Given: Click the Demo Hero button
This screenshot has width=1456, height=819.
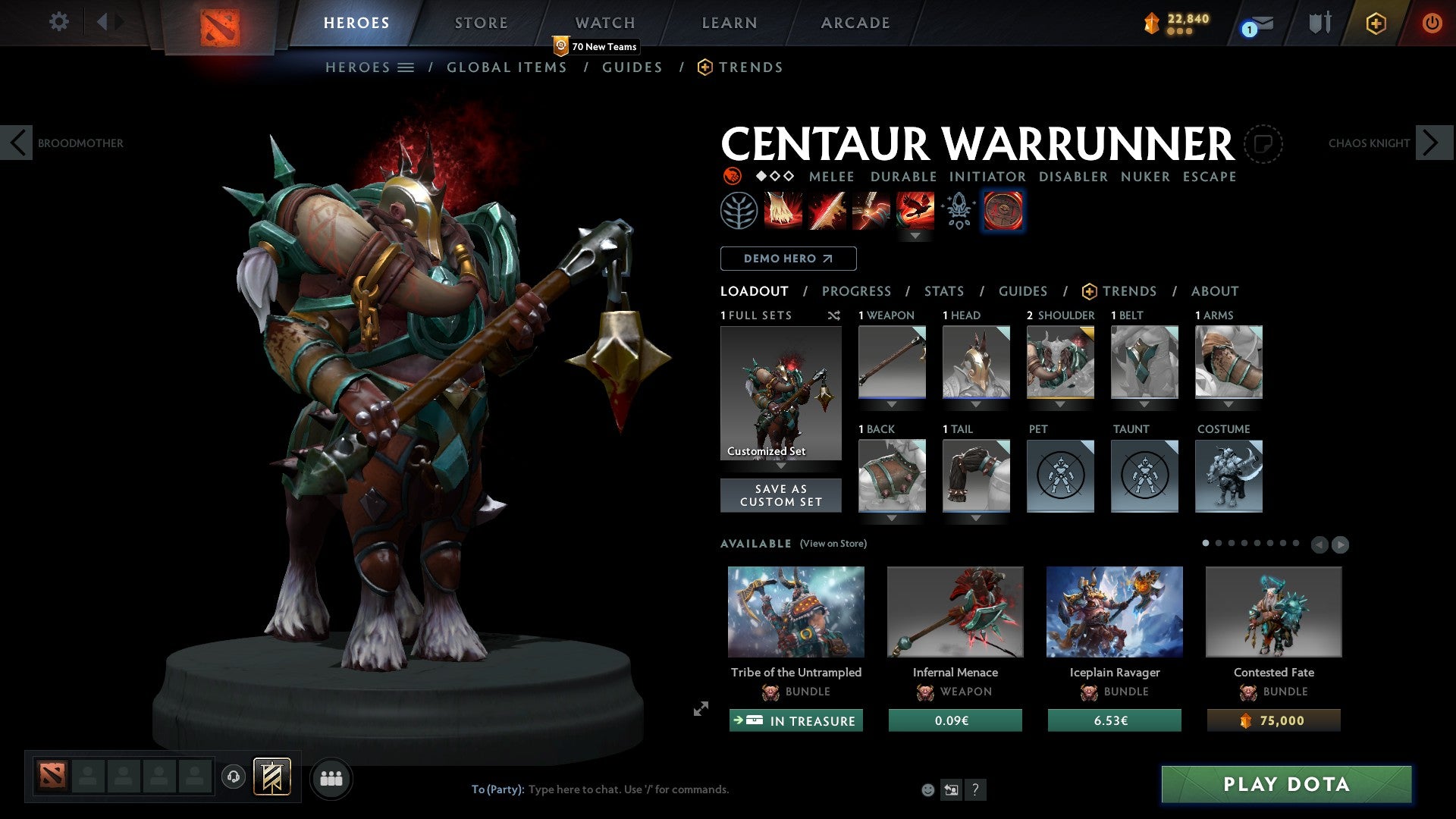Looking at the screenshot, I should coord(788,259).
